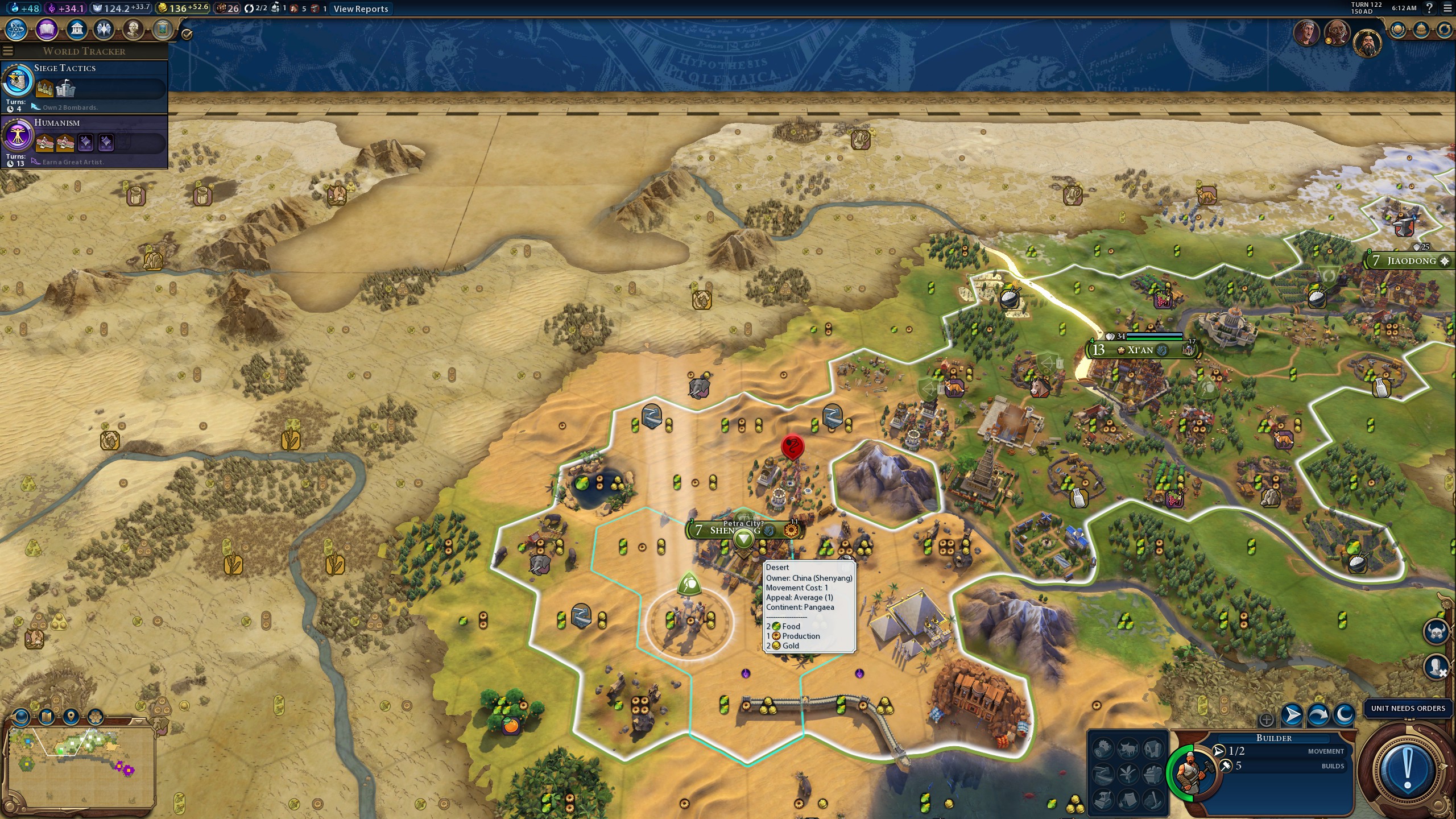
Task: Open the Civilopedia with the question mark
Action: click(x=1430, y=9)
